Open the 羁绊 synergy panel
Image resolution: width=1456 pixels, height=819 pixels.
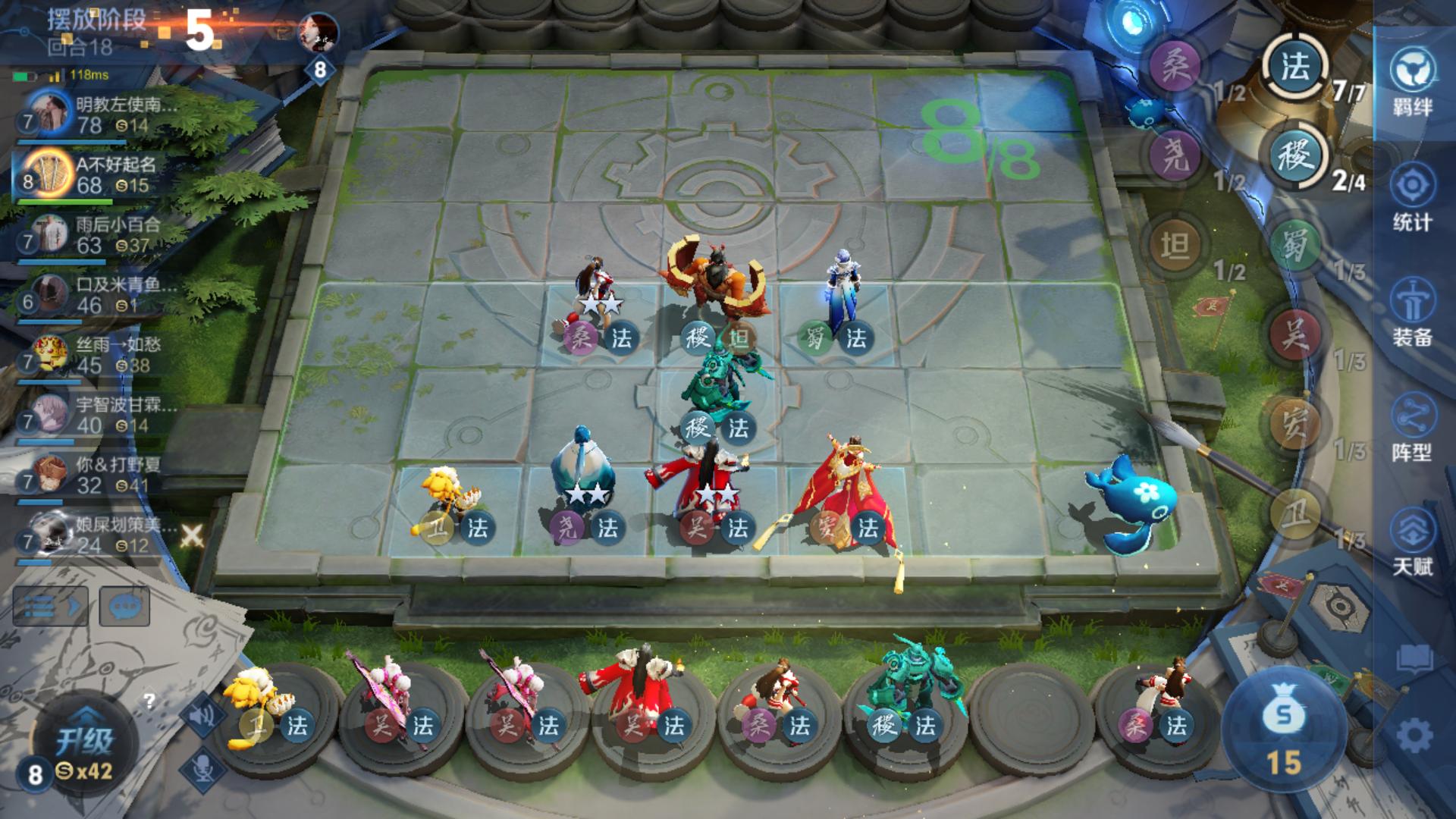tap(1412, 82)
